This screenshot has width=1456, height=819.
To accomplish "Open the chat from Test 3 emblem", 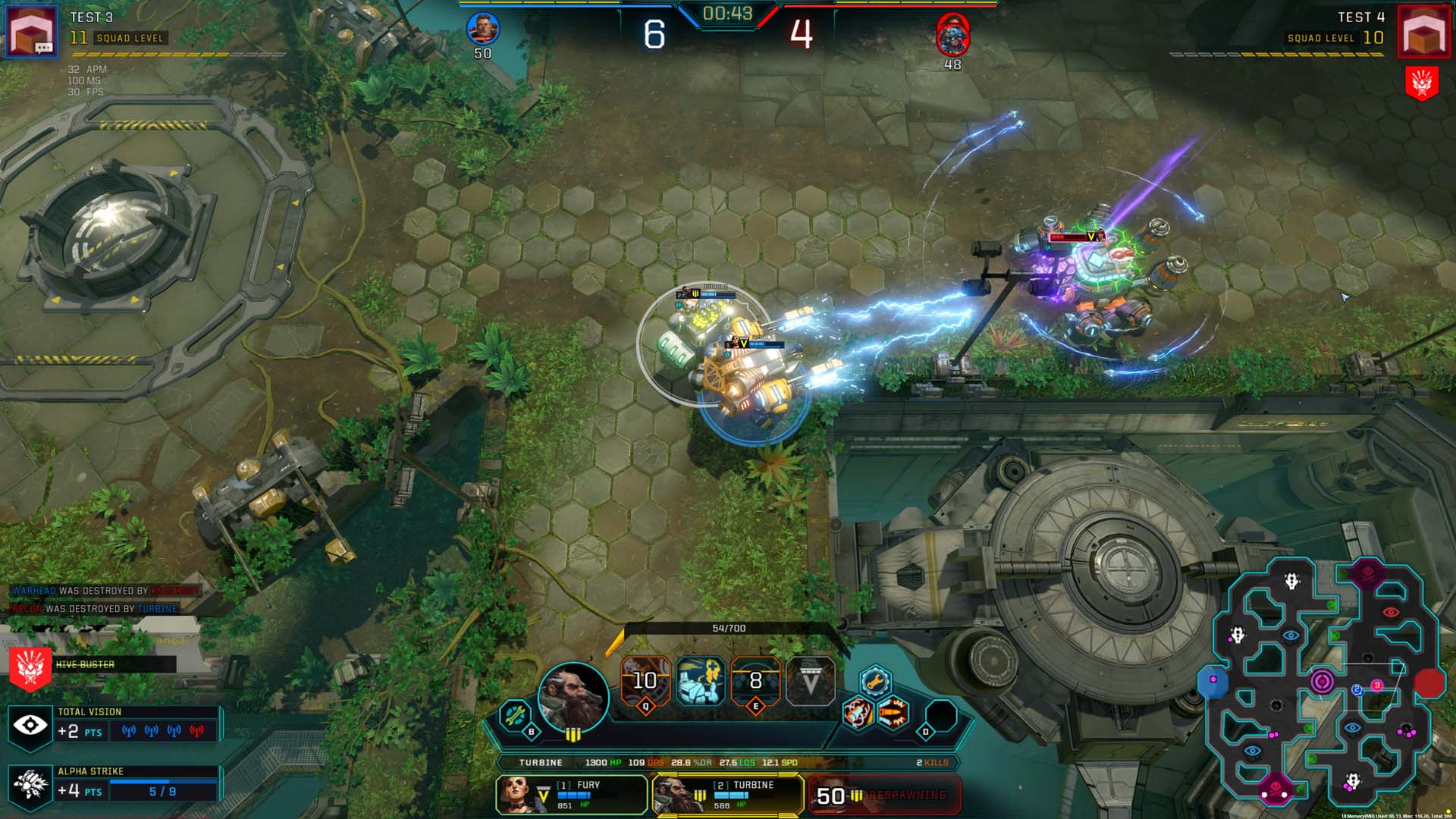I will coord(32,32).
